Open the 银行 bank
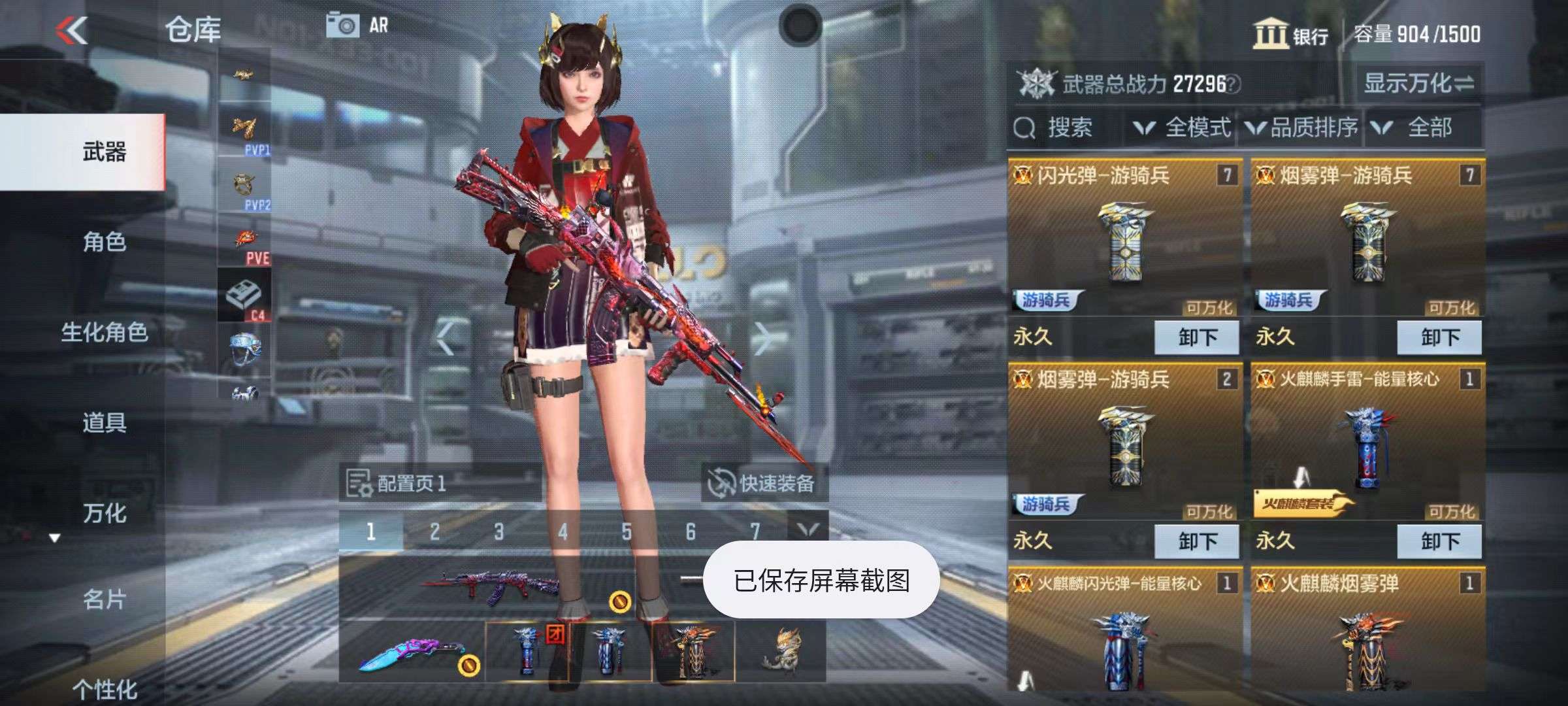The width and height of the screenshot is (1568, 706). coord(1291,34)
